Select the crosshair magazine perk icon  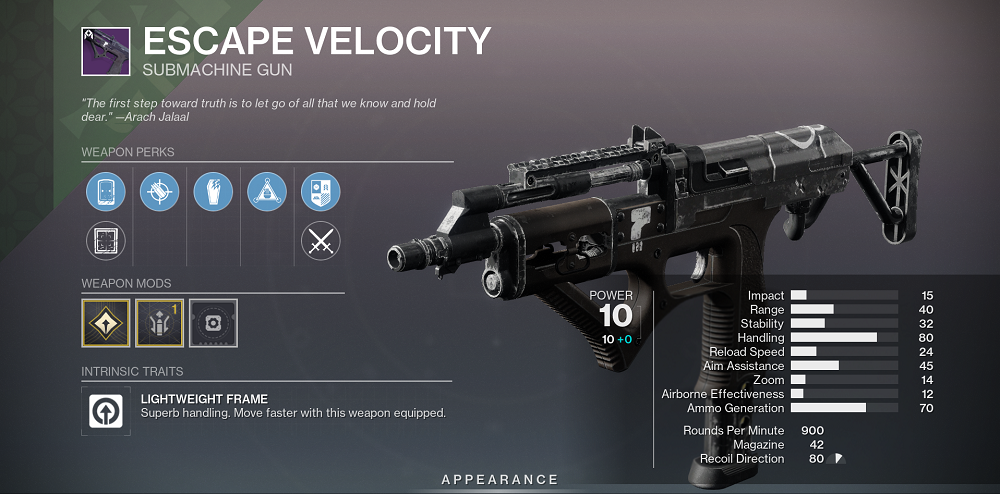tap(159, 192)
